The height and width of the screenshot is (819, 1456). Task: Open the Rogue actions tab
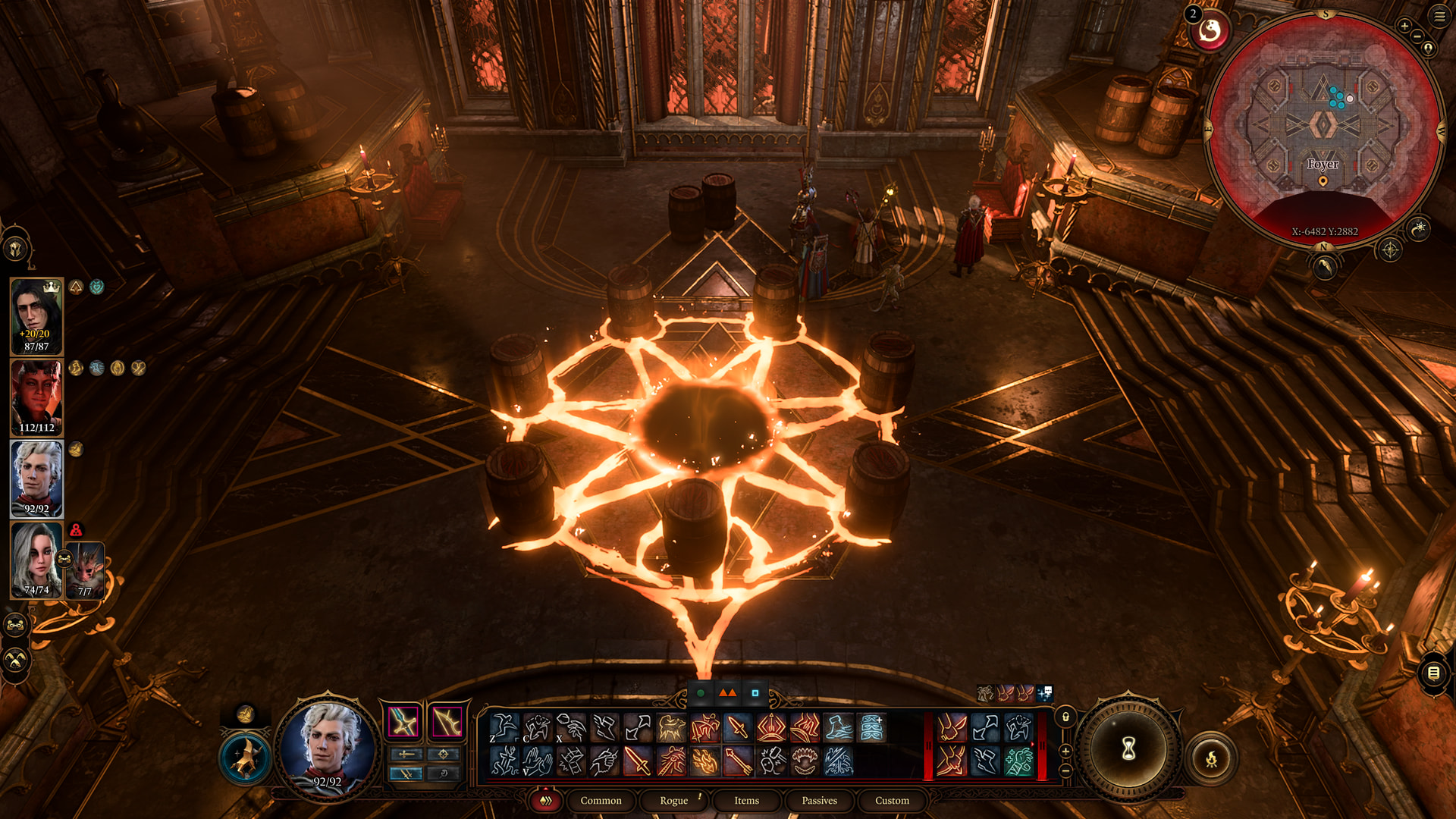point(673,800)
